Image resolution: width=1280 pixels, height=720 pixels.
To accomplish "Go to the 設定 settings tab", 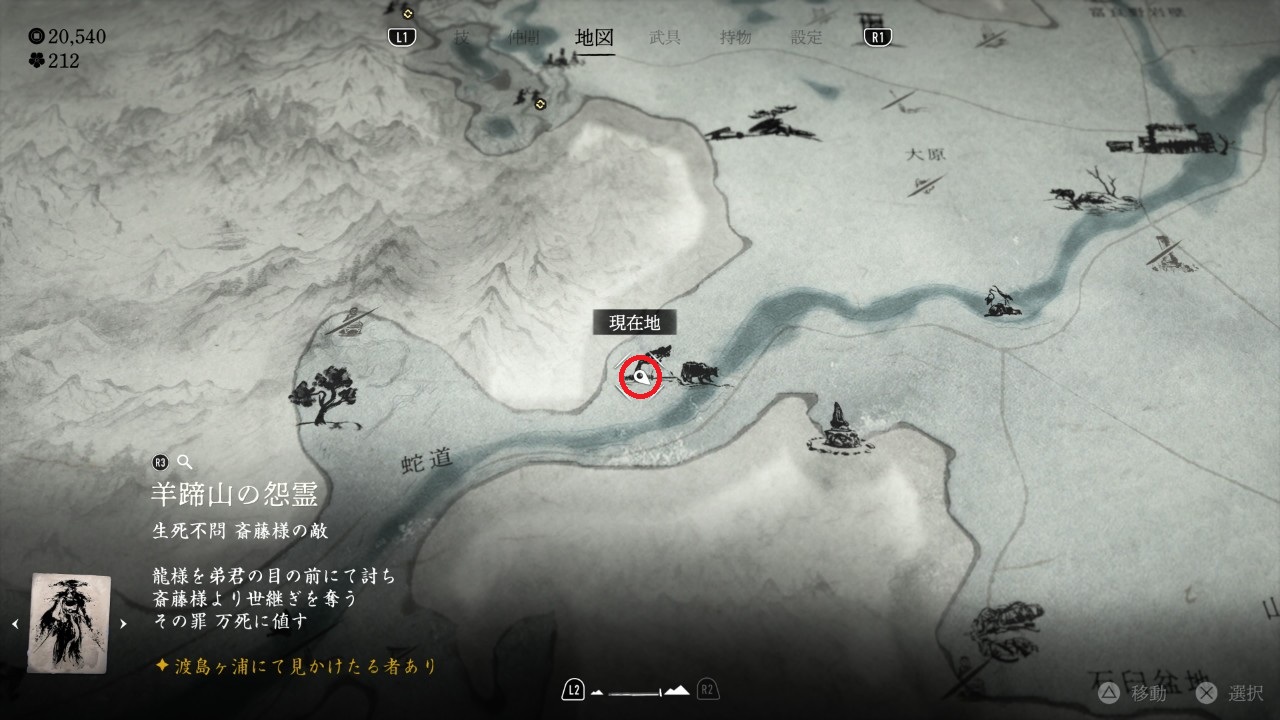I will tap(806, 38).
